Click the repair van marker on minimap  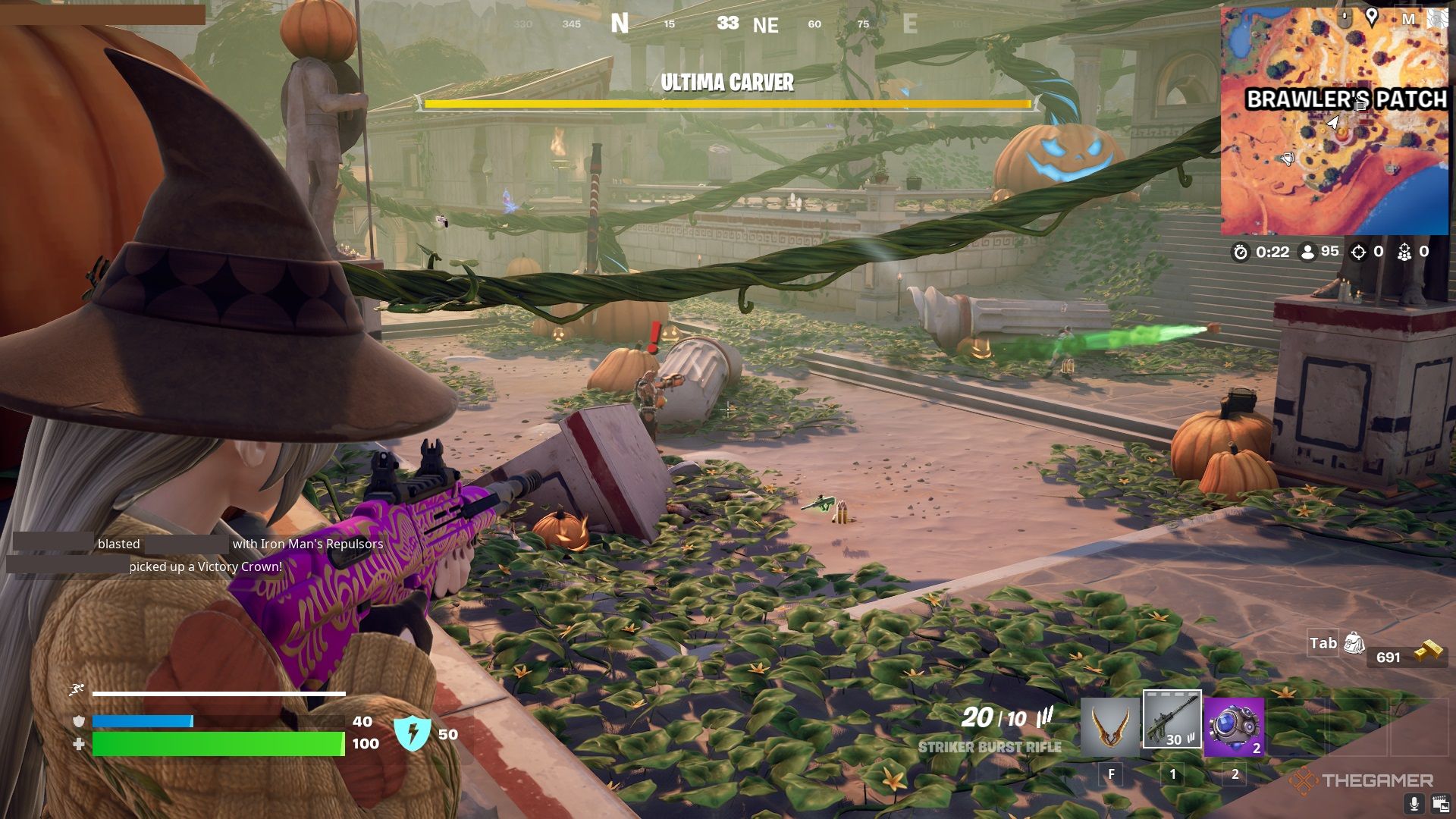pyautogui.click(x=1286, y=158)
